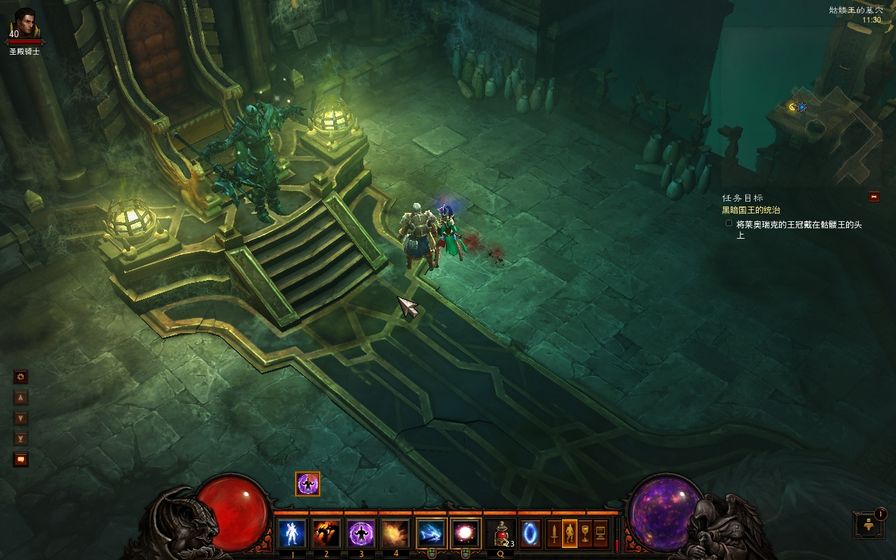Open the skills menu sword button
This screenshot has width=896, height=560.
(553, 532)
